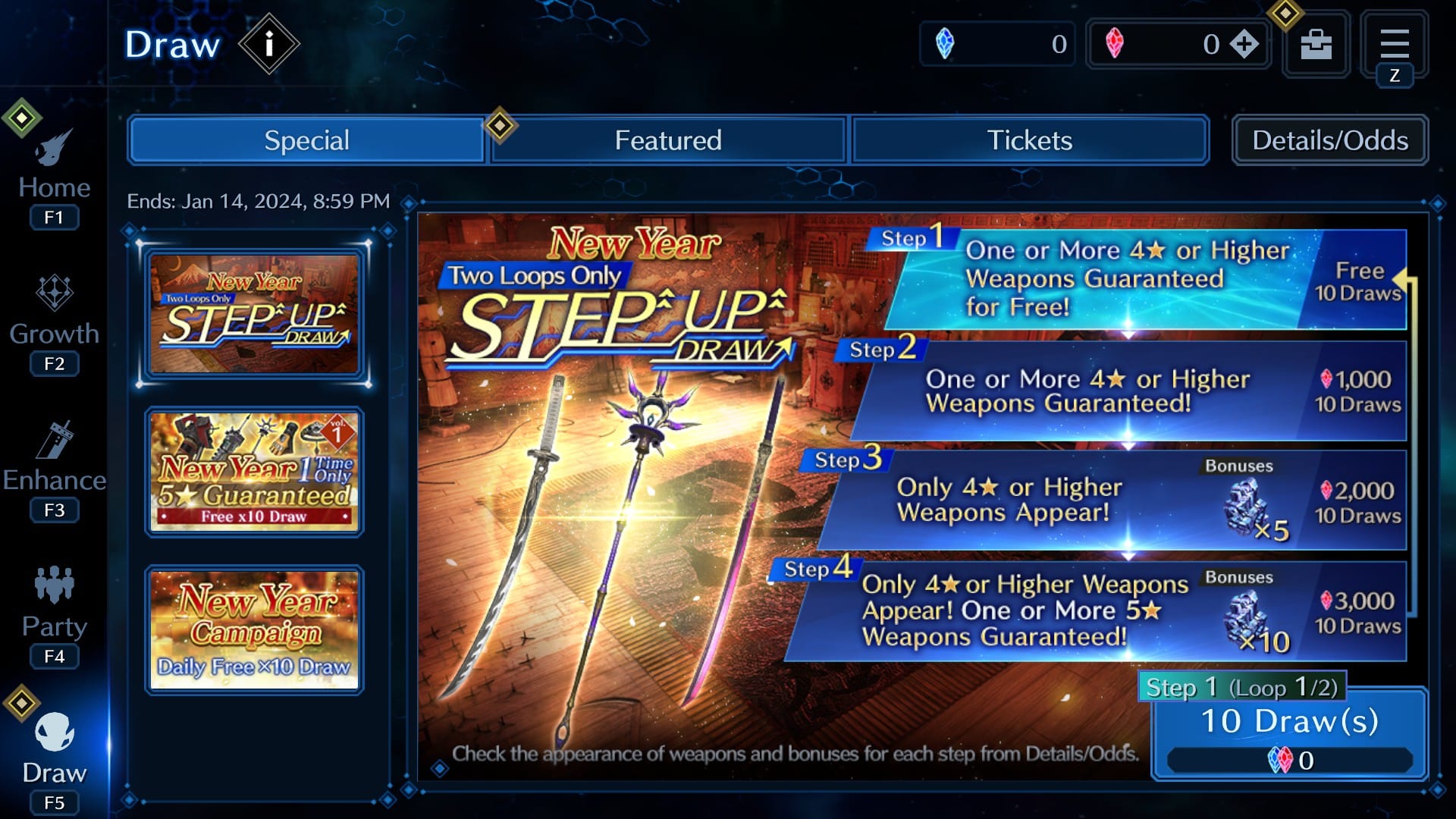This screenshot has width=1456, height=819.
Task: Open the Draw info icon
Action: point(269,43)
